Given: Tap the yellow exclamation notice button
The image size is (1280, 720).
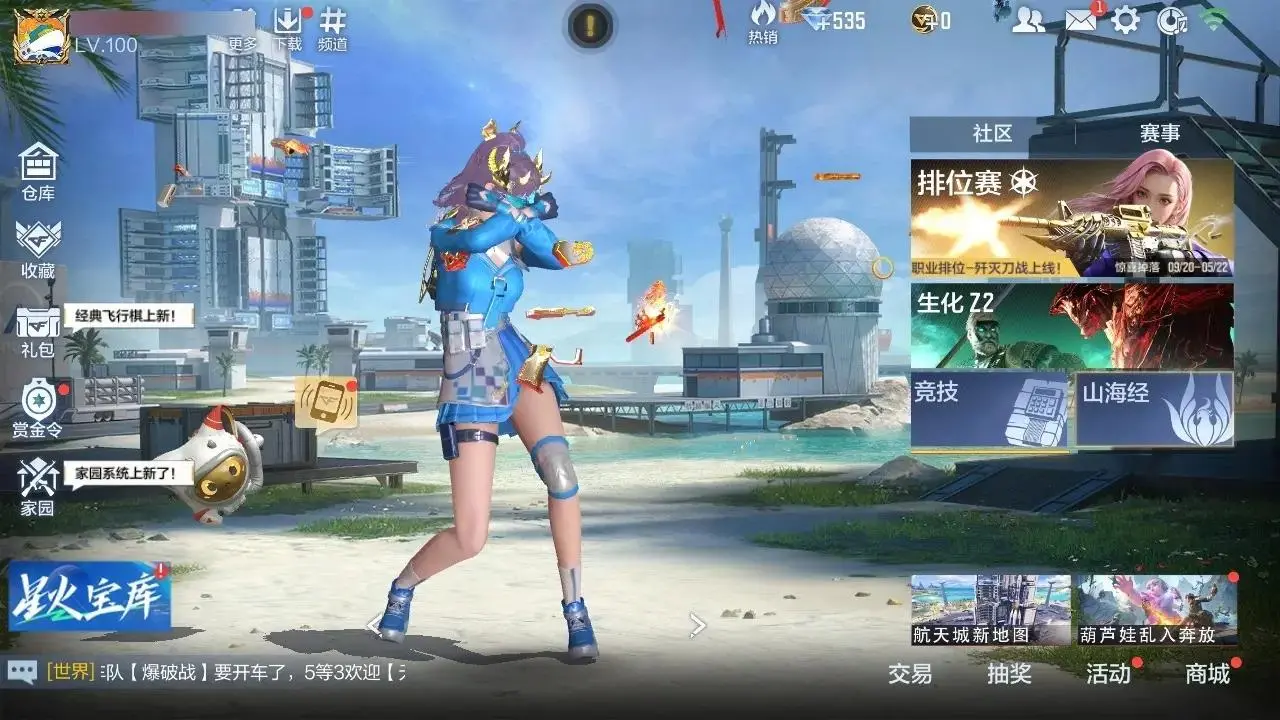Looking at the screenshot, I should pos(591,25).
